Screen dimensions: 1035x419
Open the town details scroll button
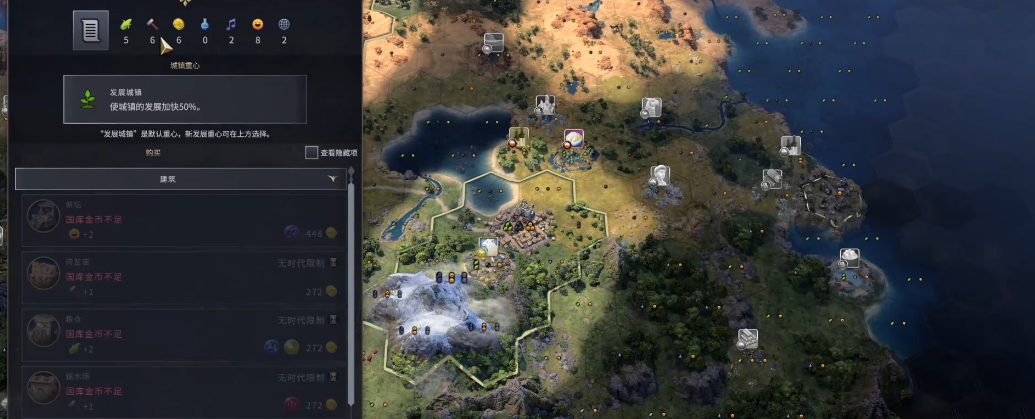90,31
